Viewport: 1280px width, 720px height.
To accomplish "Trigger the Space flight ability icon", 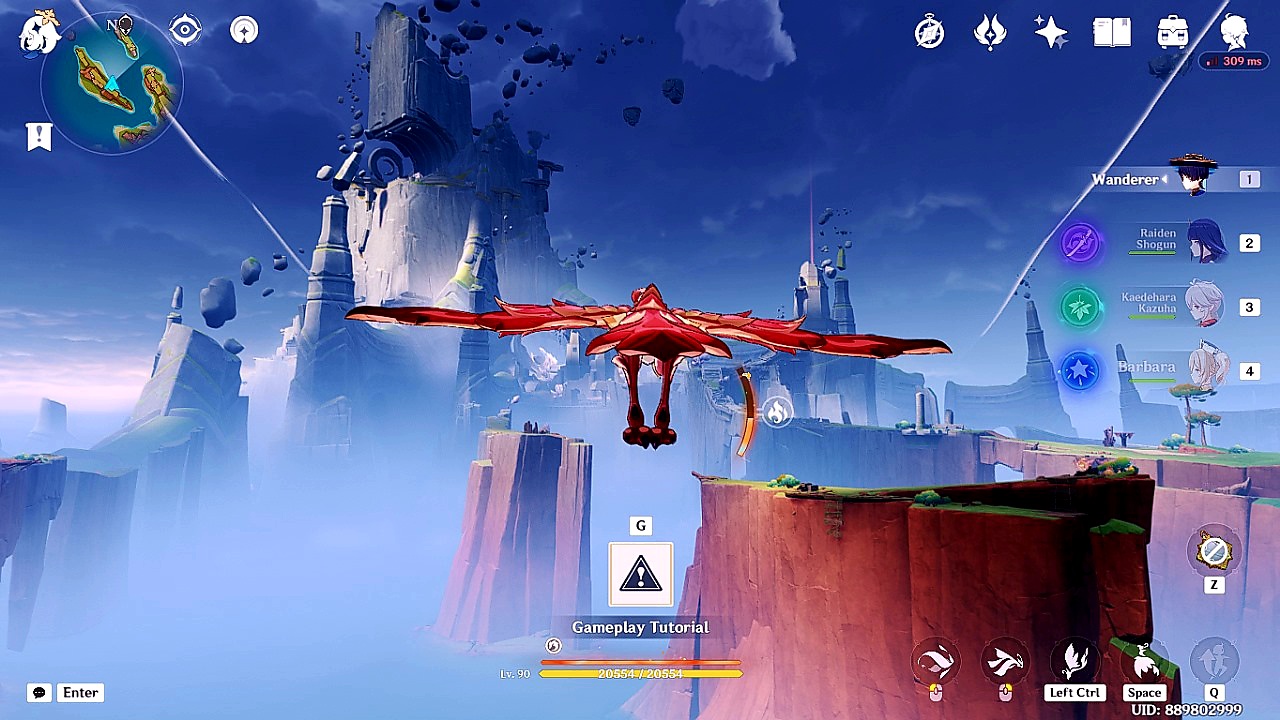I will tap(1144, 662).
